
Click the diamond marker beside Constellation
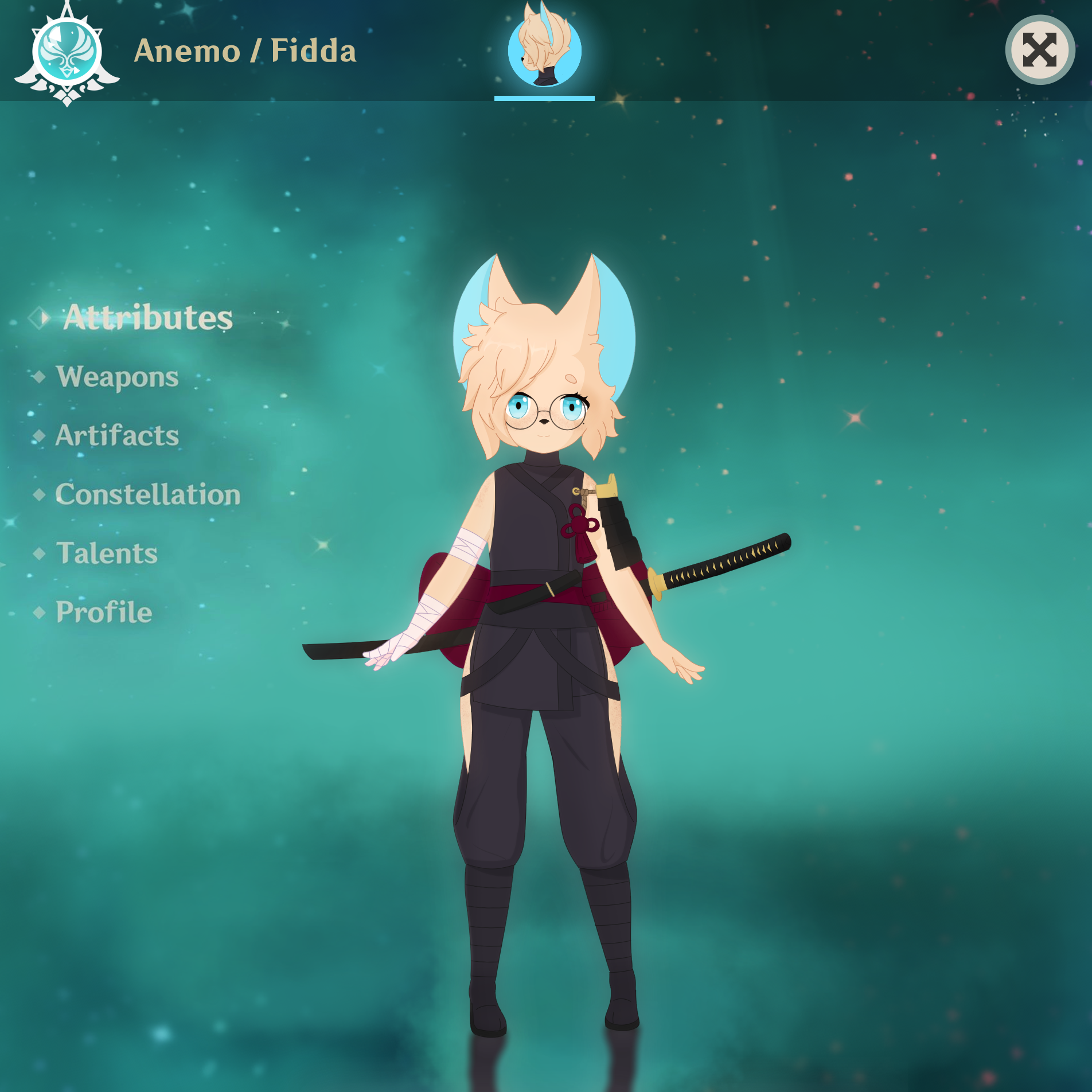coord(40,495)
